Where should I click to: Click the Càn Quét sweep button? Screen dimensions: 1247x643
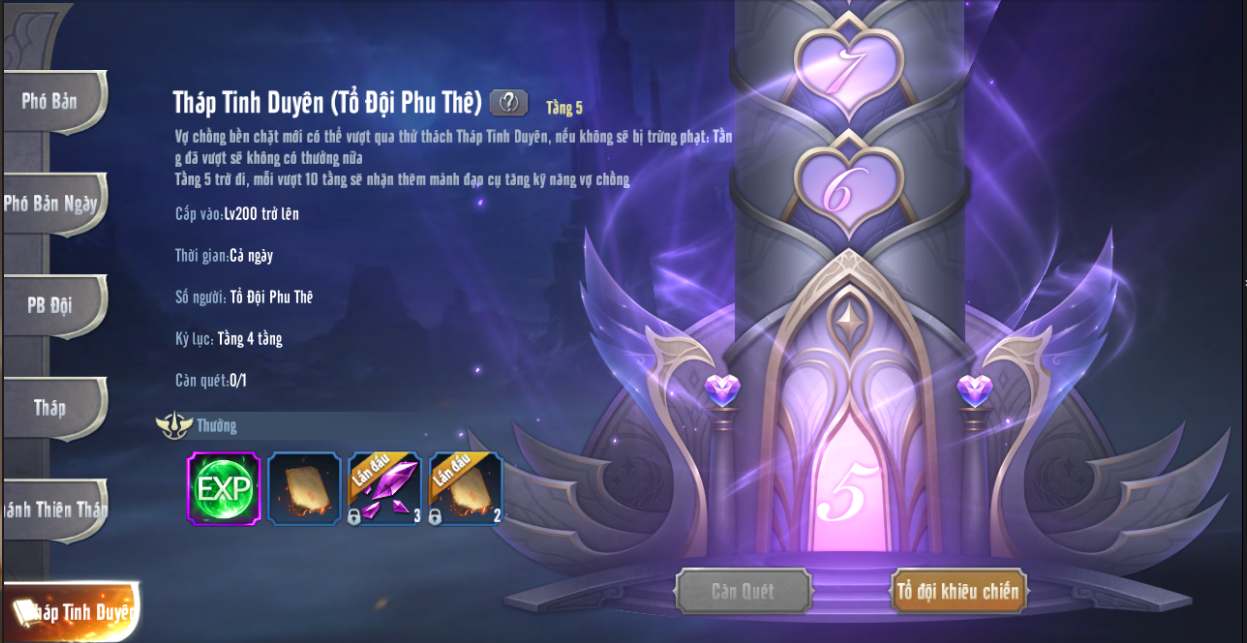[742, 591]
